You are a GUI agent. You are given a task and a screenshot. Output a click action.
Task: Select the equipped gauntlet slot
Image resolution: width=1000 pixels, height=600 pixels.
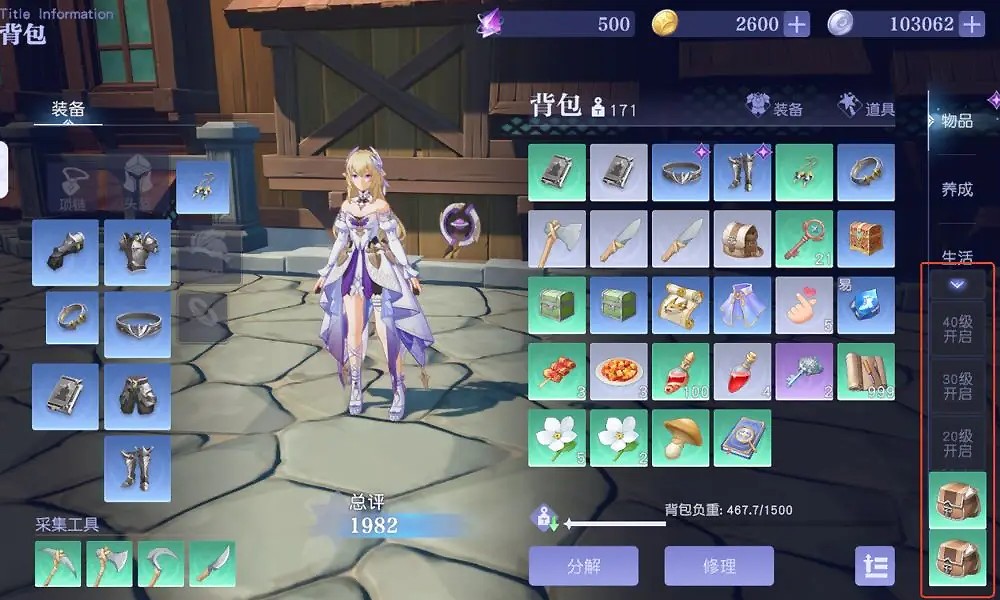tap(65, 252)
